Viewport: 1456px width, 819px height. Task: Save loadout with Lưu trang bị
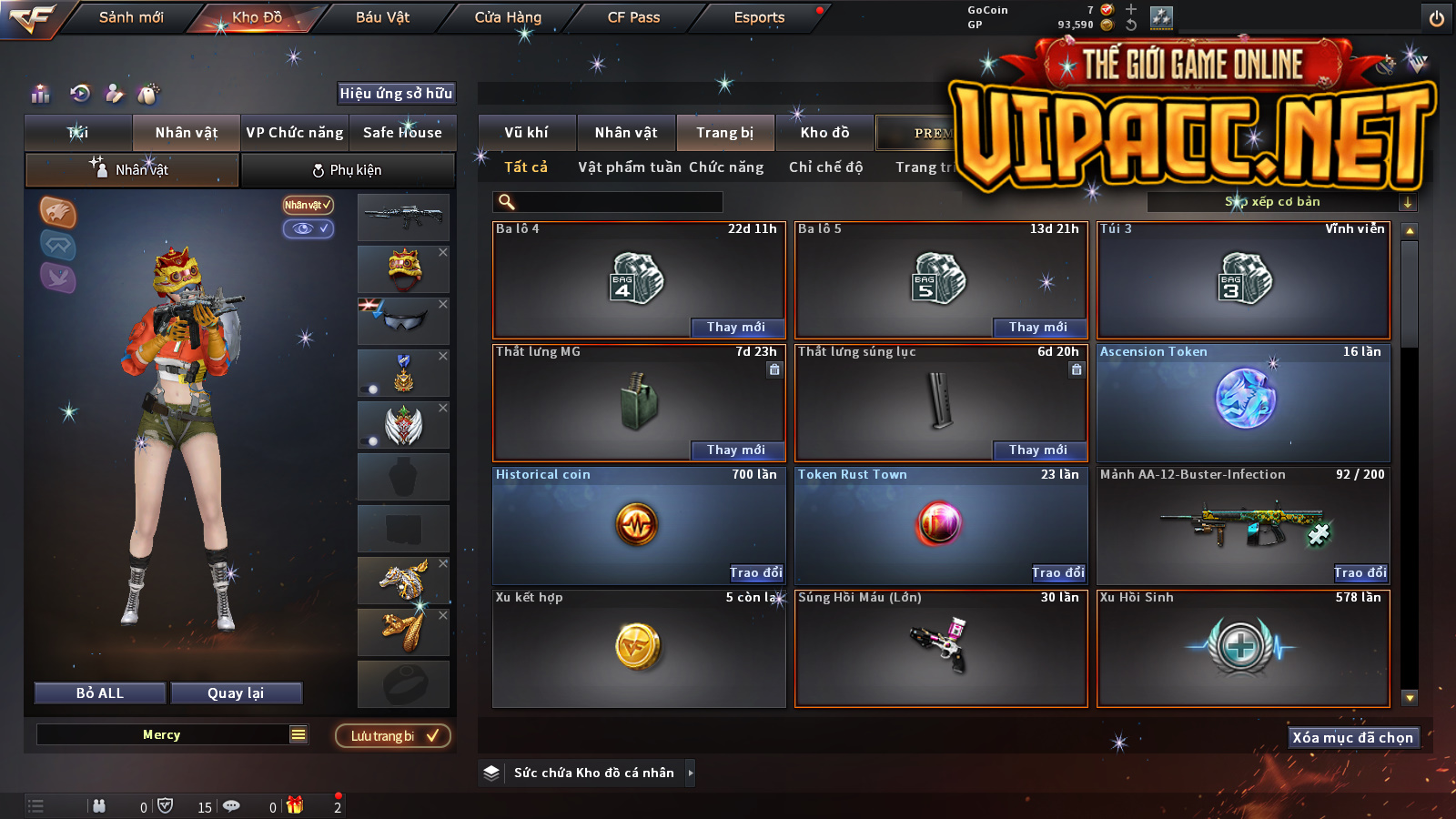click(393, 736)
